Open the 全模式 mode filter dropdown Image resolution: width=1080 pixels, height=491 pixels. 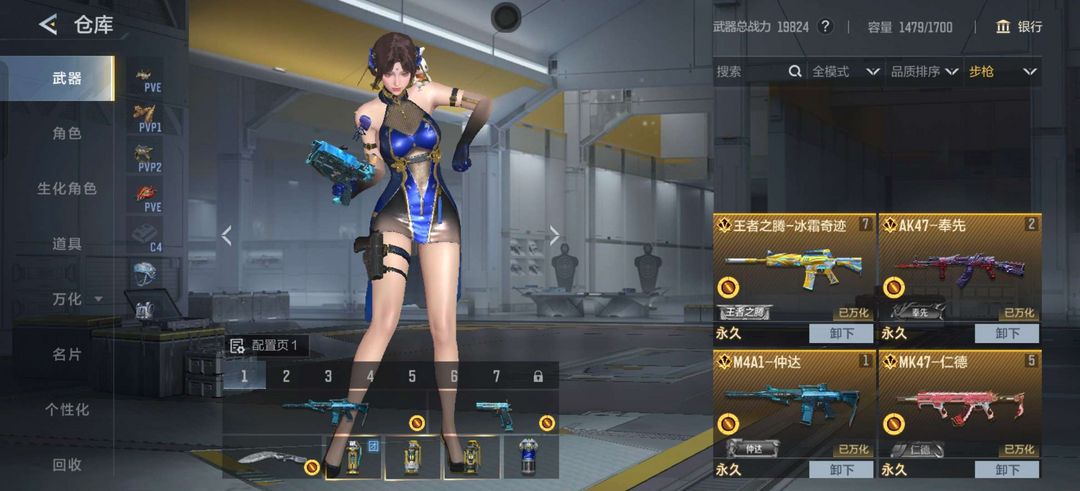pos(845,71)
